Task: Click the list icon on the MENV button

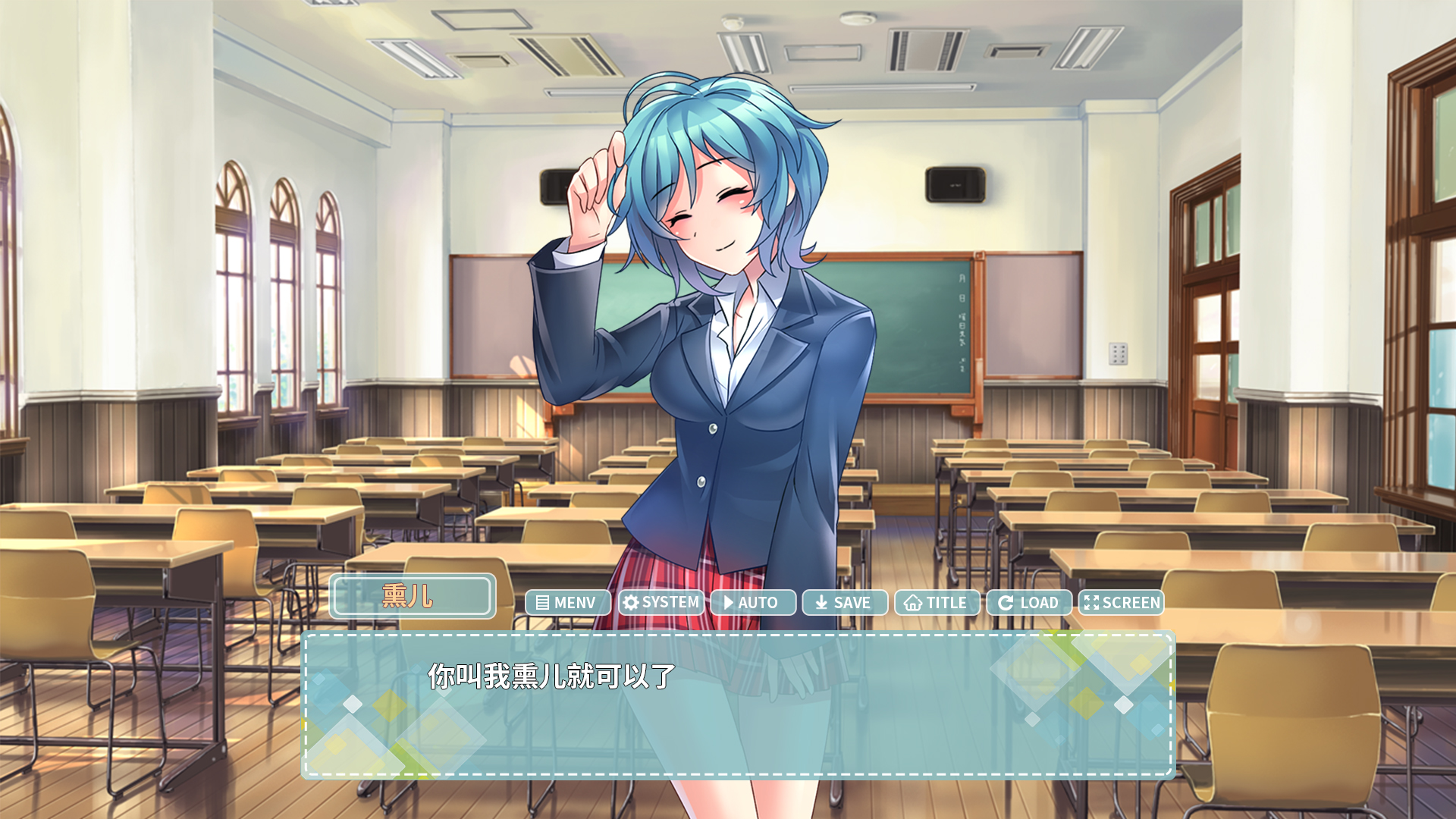Action: (x=541, y=603)
